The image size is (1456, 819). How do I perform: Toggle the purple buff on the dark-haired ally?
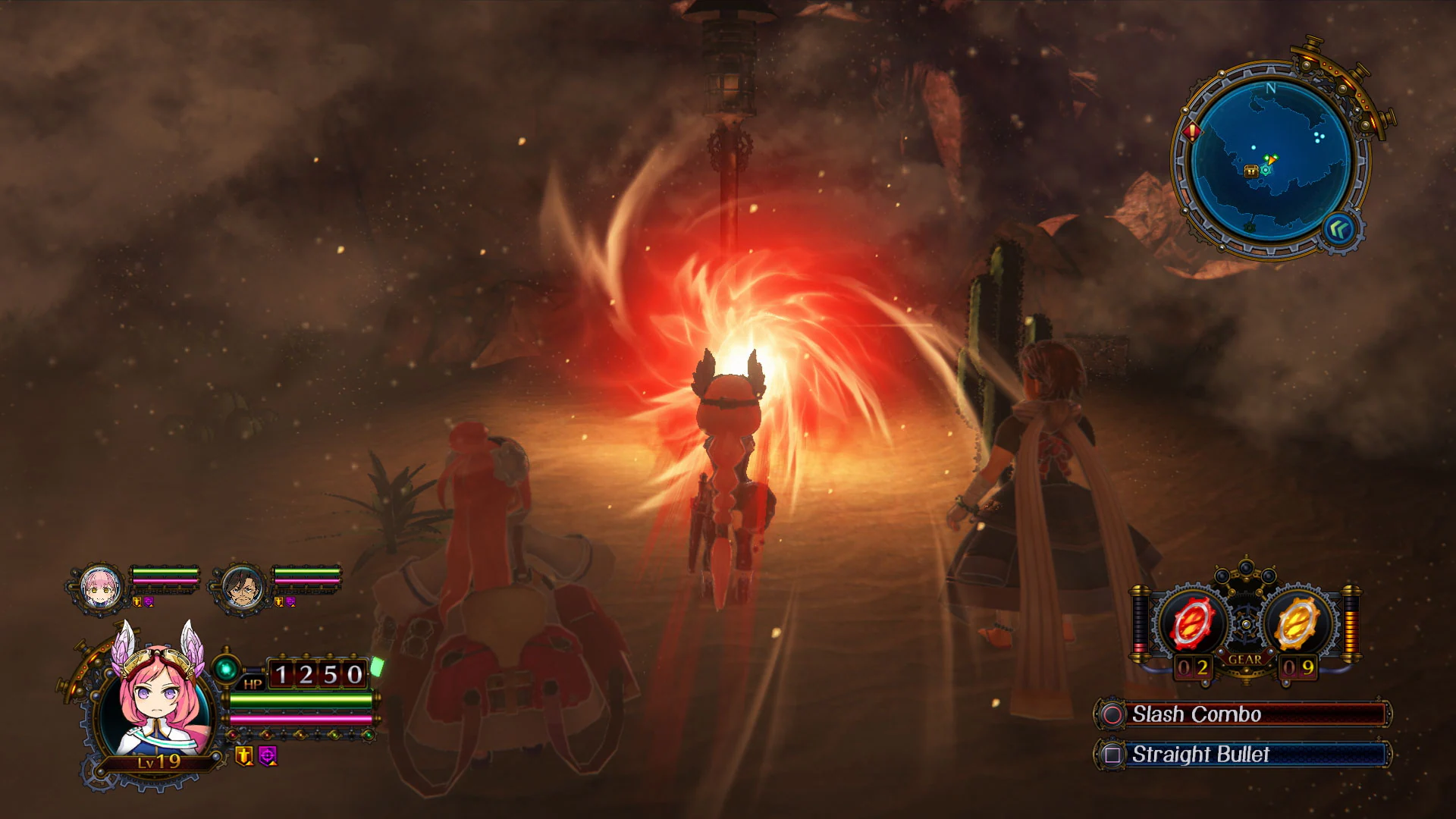pyautogui.click(x=290, y=603)
